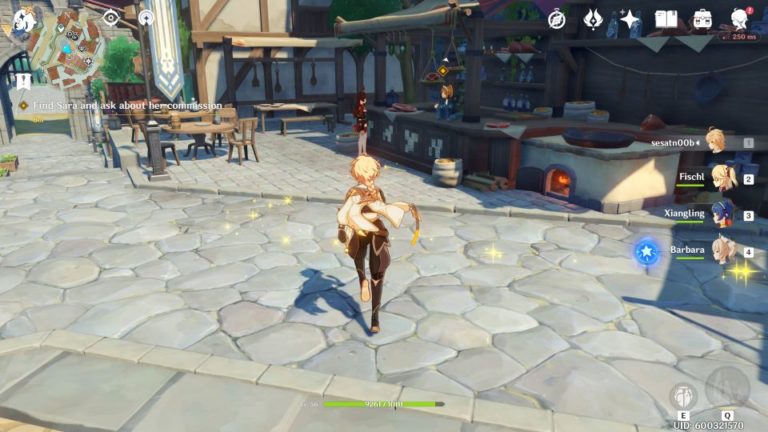Switch to party member Fischl
This screenshot has height=432, width=768.
click(x=720, y=179)
